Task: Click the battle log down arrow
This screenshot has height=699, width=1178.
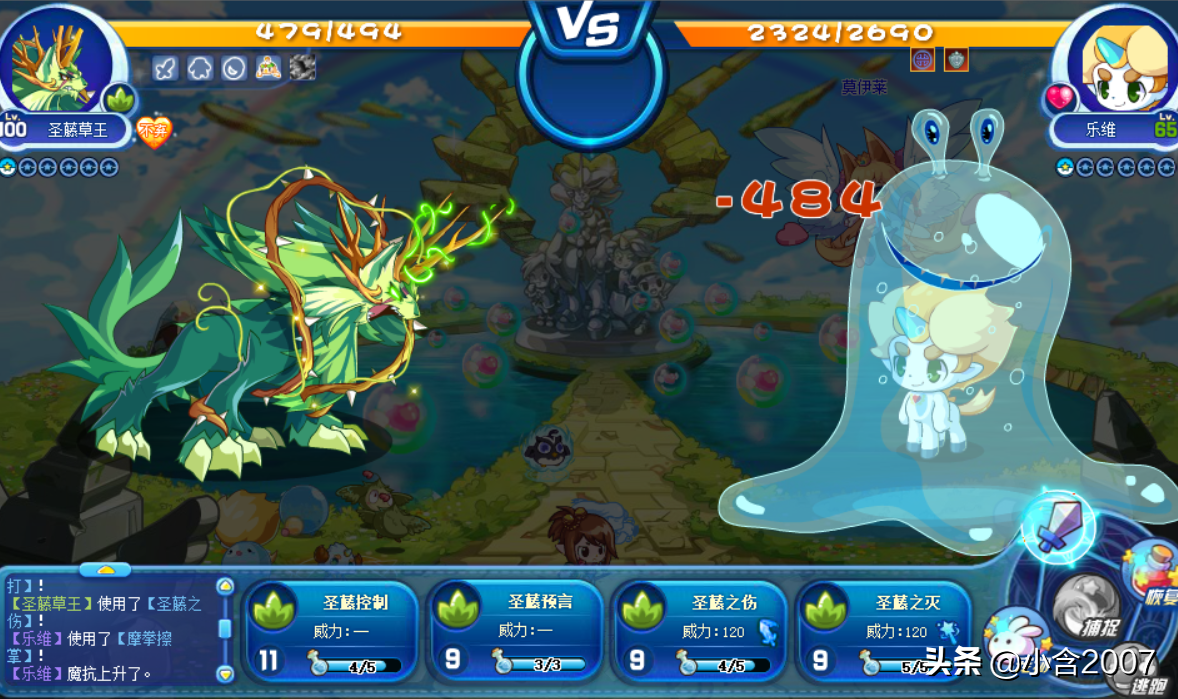Action: click(x=225, y=673)
